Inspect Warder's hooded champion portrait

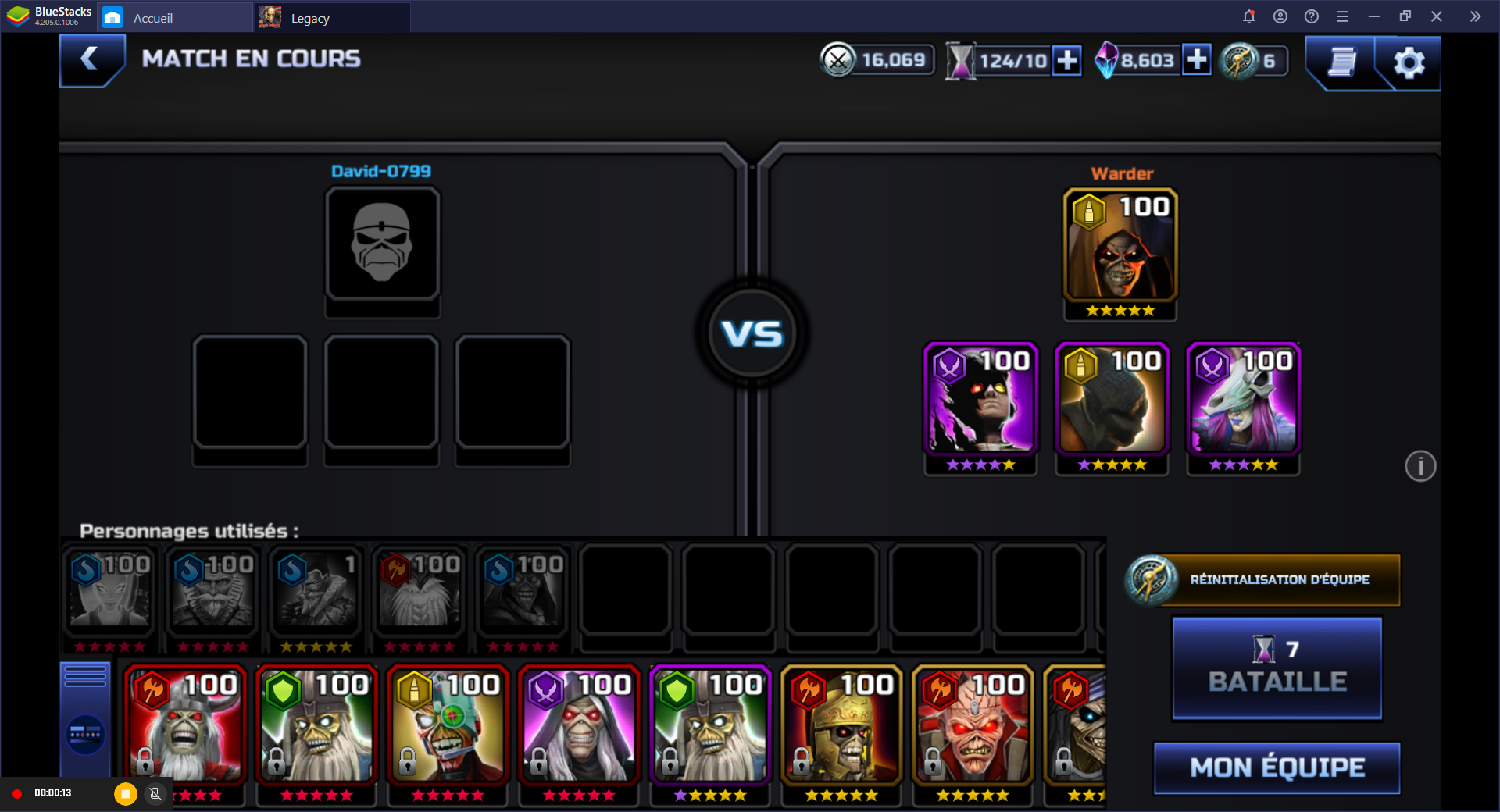pyautogui.click(x=1120, y=246)
